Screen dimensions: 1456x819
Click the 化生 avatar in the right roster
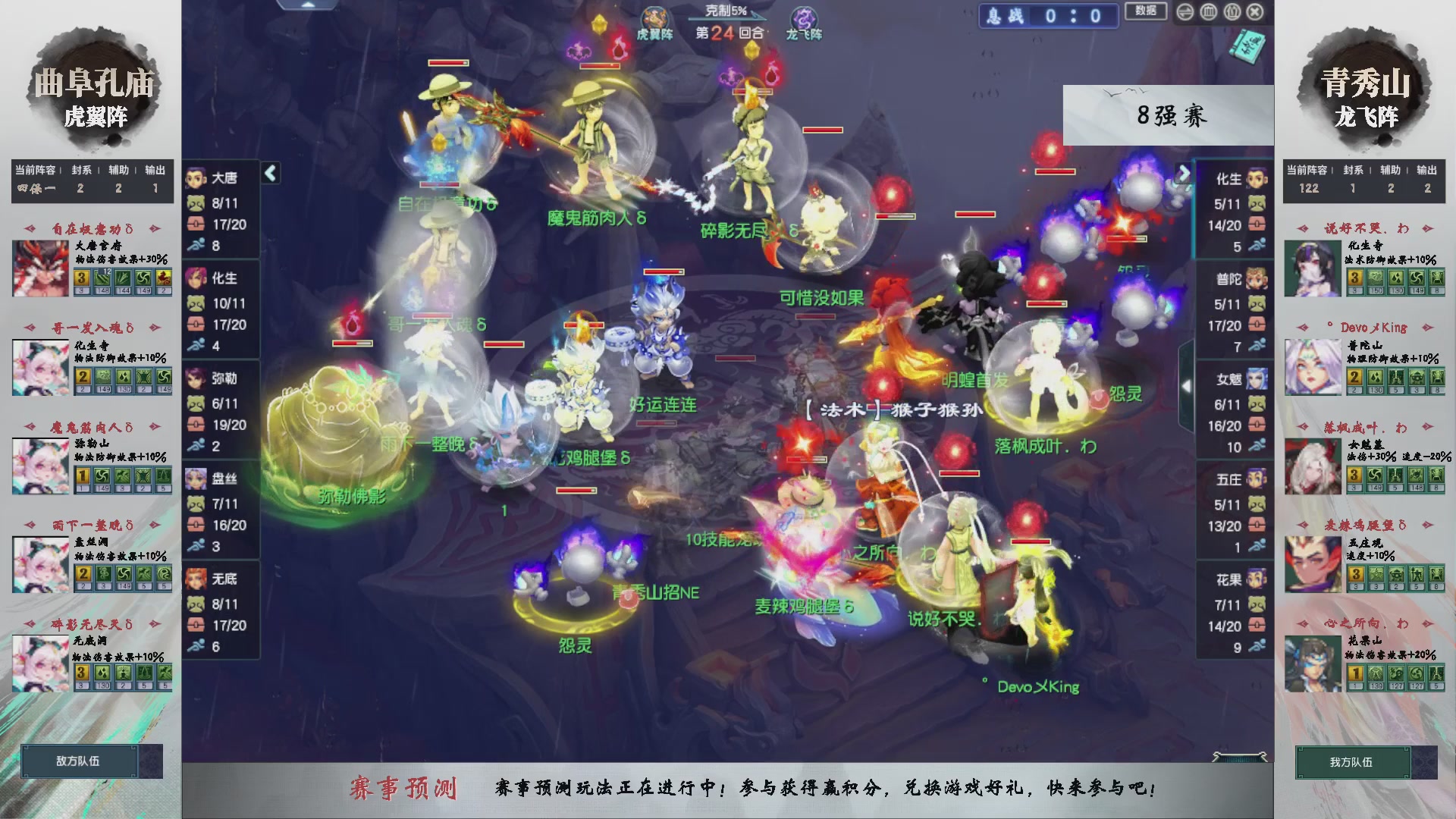coord(1255,180)
